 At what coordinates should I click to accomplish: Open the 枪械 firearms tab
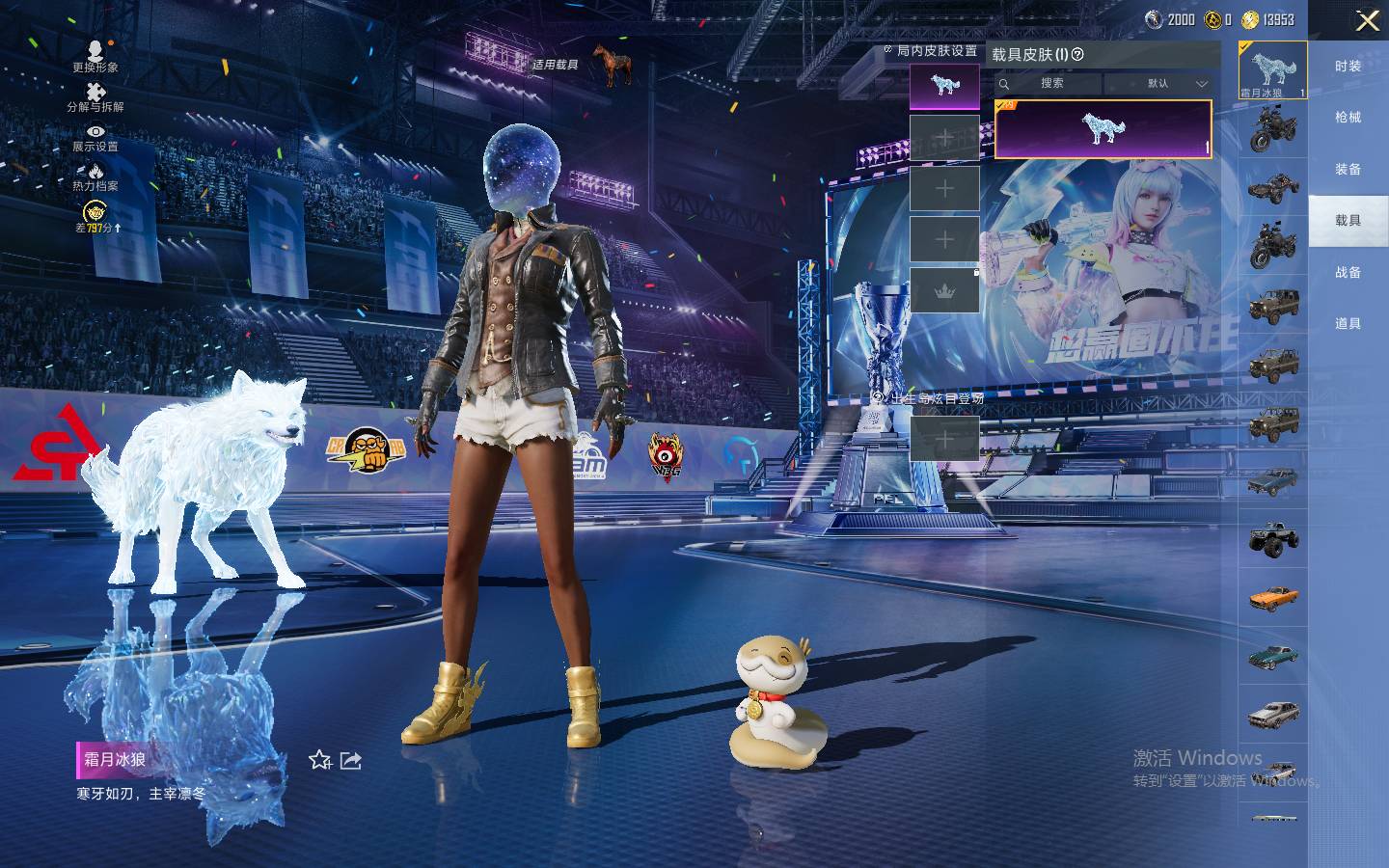[1348, 118]
